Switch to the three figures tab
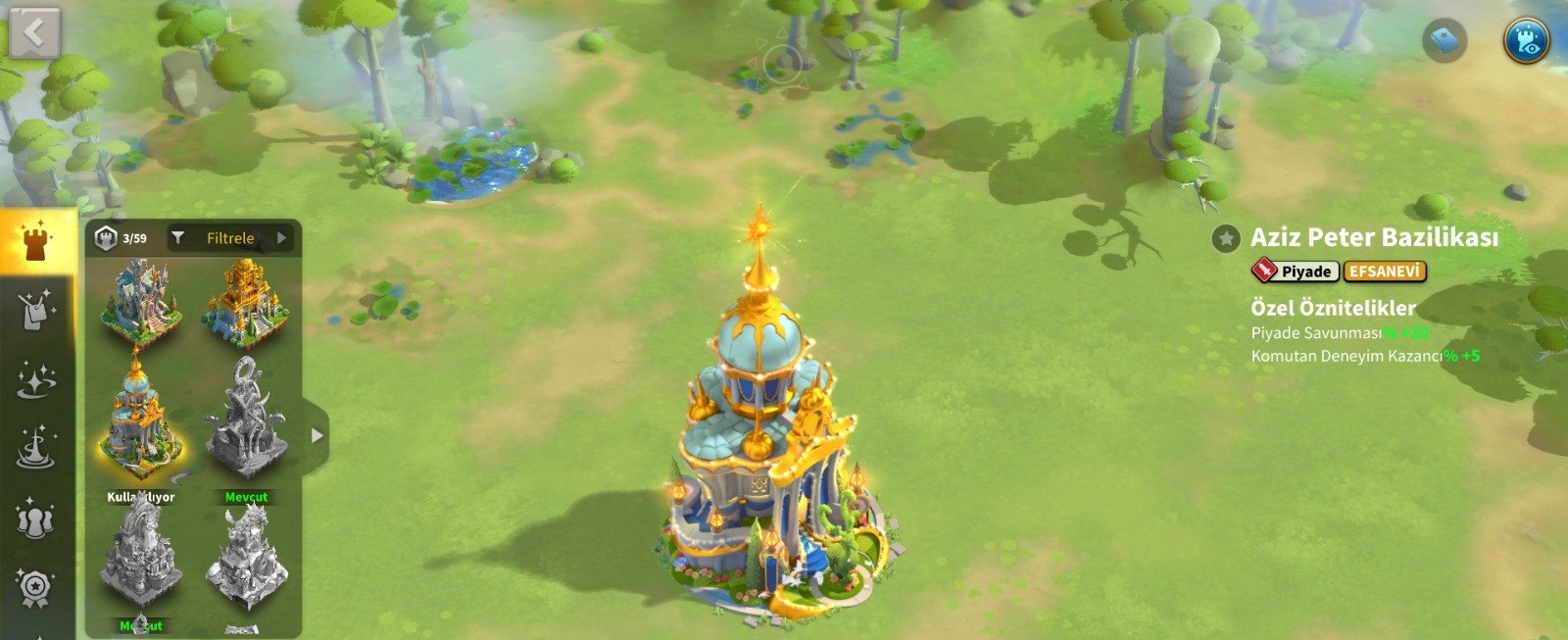The image size is (1568, 640). (36, 518)
